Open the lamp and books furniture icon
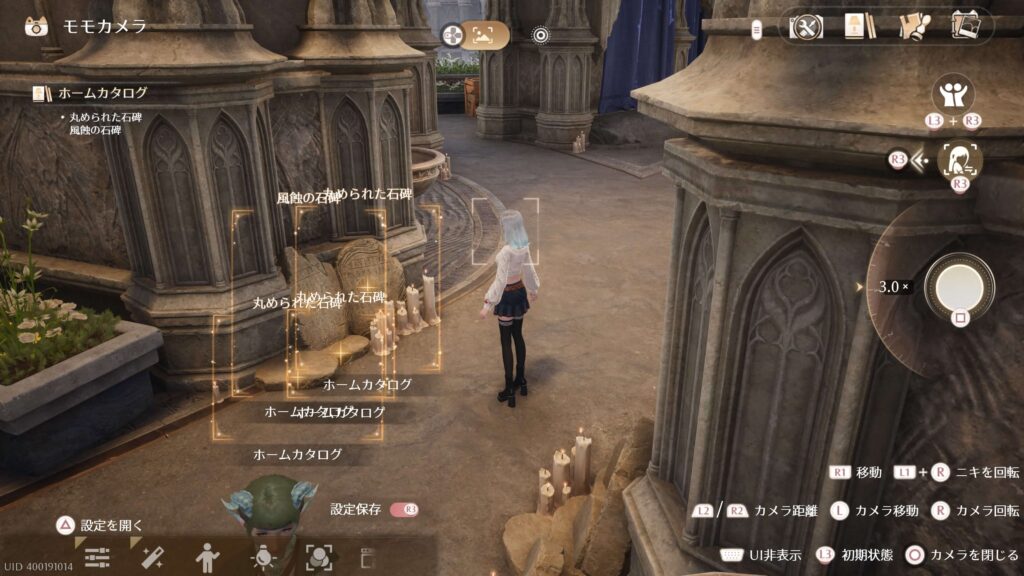This screenshot has width=1024, height=576. tap(854, 26)
